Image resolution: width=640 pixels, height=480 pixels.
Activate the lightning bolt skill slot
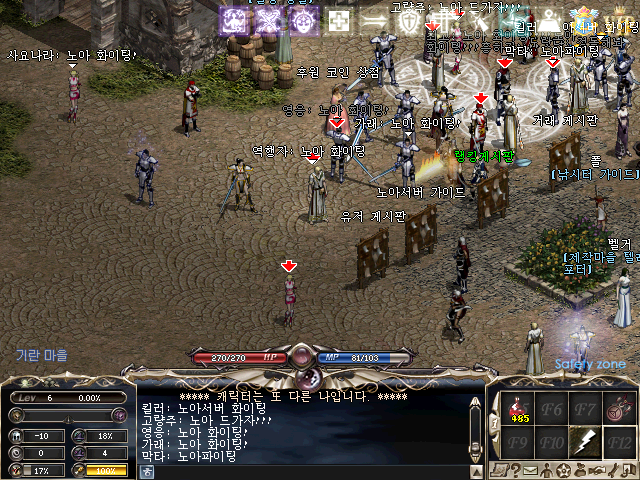click(x=585, y=441)
